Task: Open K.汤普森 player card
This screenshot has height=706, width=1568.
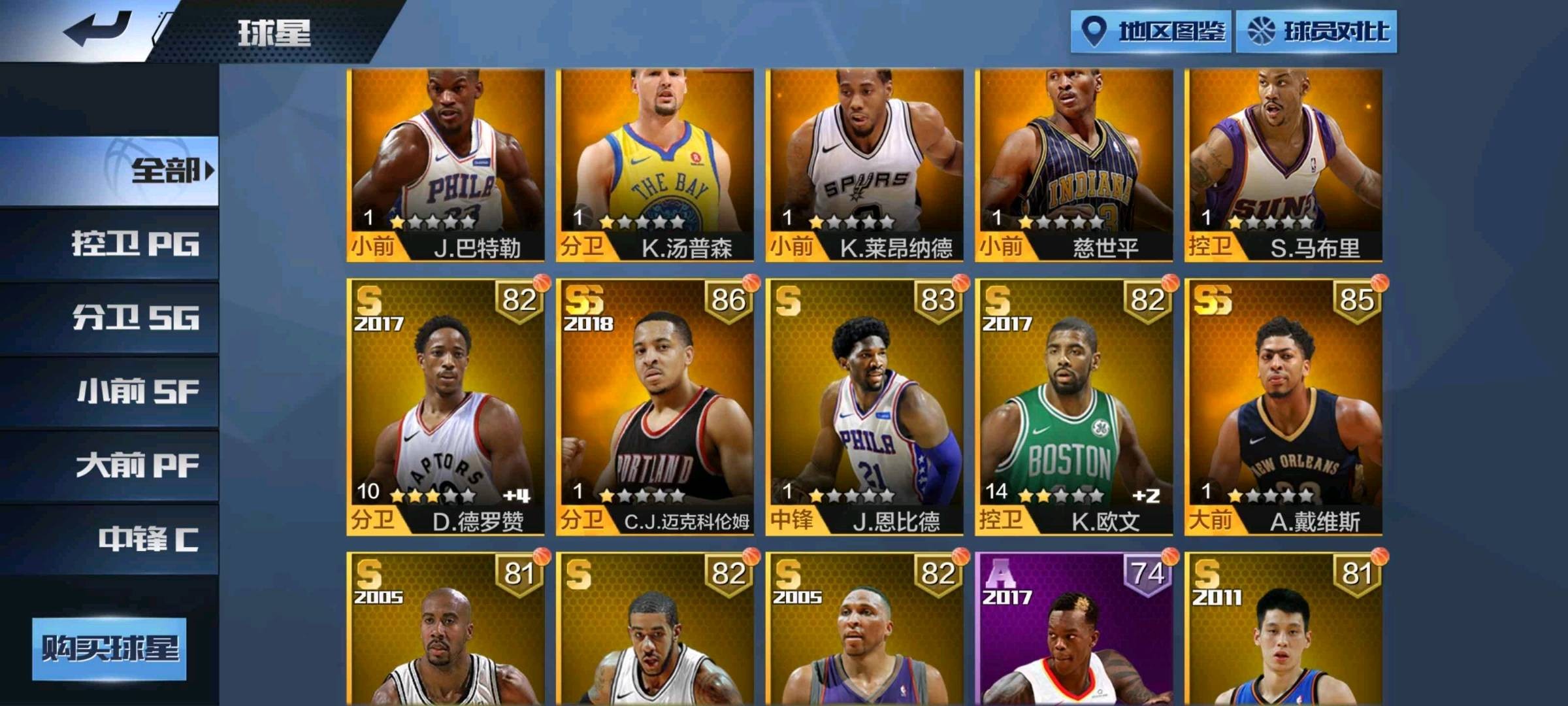Action: click(x=655, y=165)
